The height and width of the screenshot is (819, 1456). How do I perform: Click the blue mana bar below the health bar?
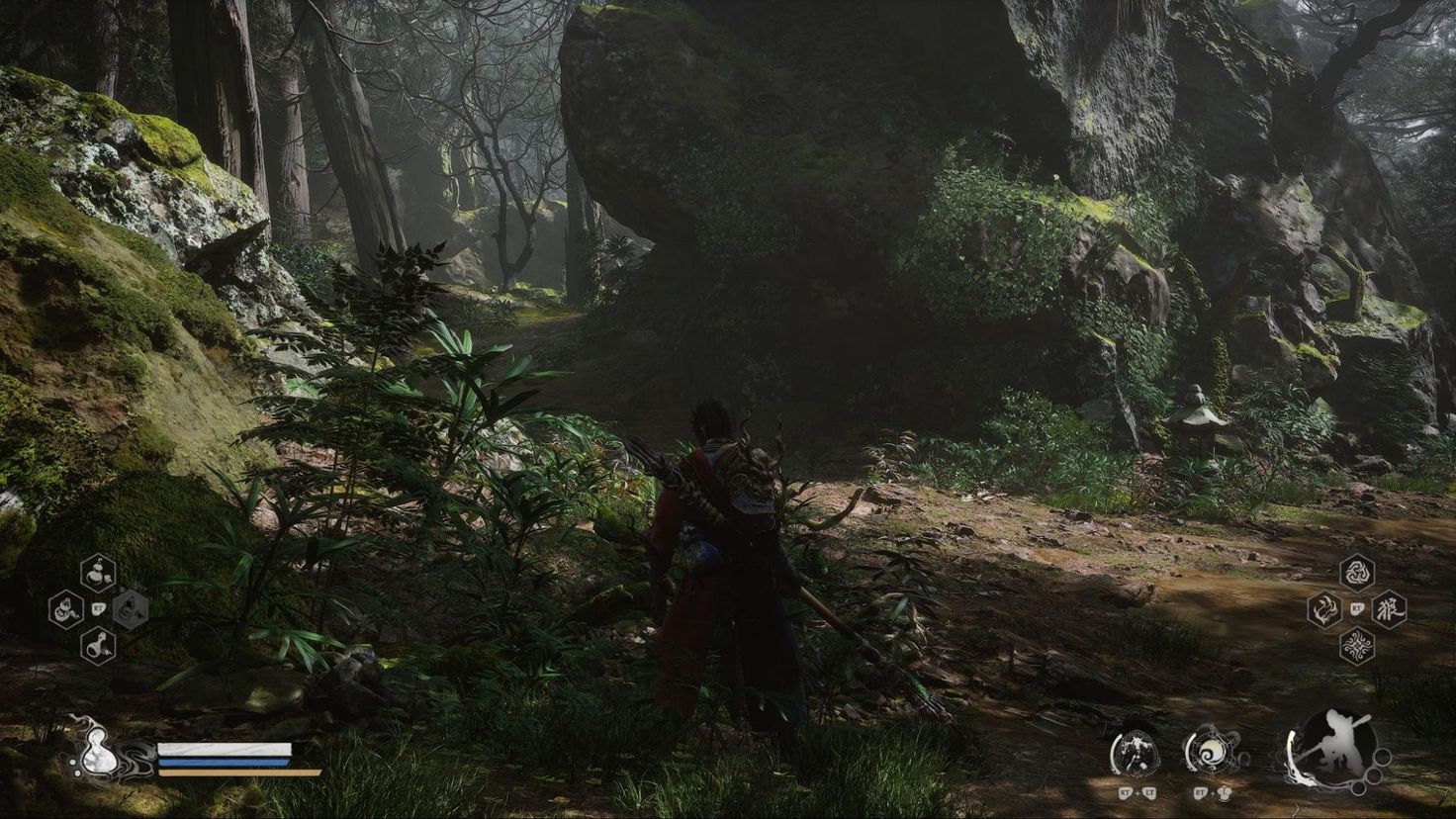(223, 762)
